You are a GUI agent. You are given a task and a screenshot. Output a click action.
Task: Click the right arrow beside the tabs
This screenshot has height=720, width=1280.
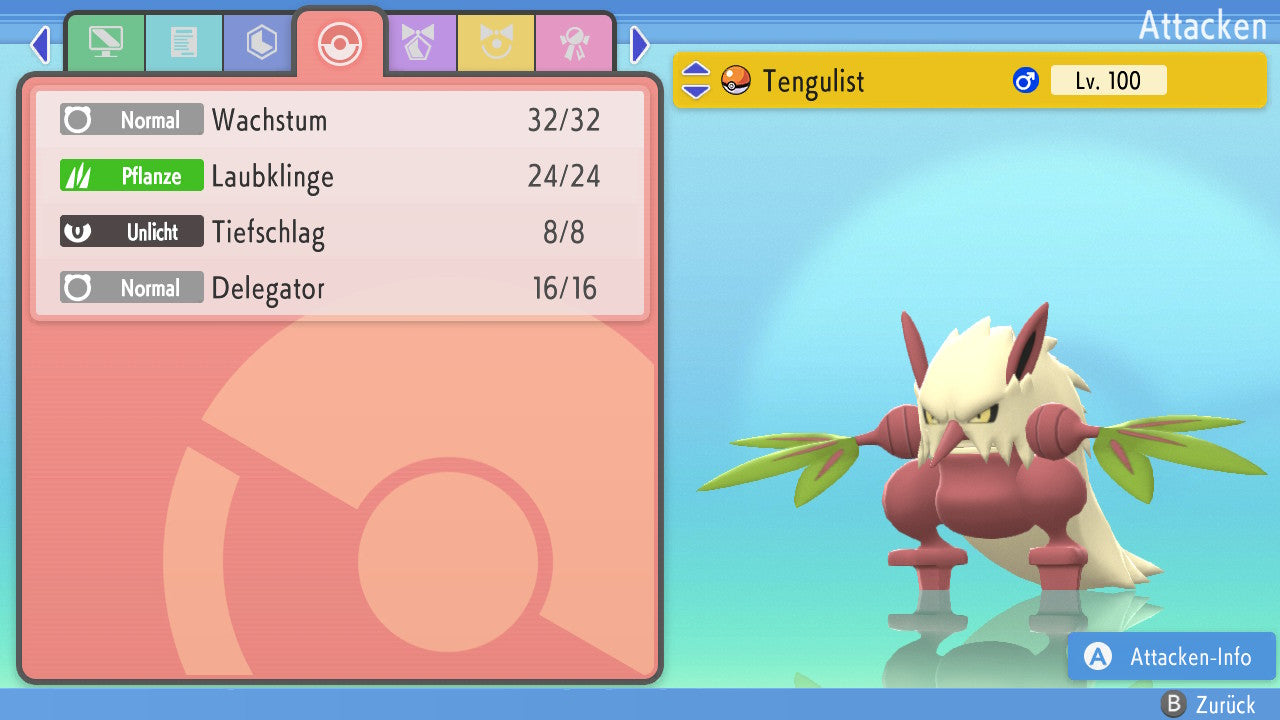click(640, 44)
